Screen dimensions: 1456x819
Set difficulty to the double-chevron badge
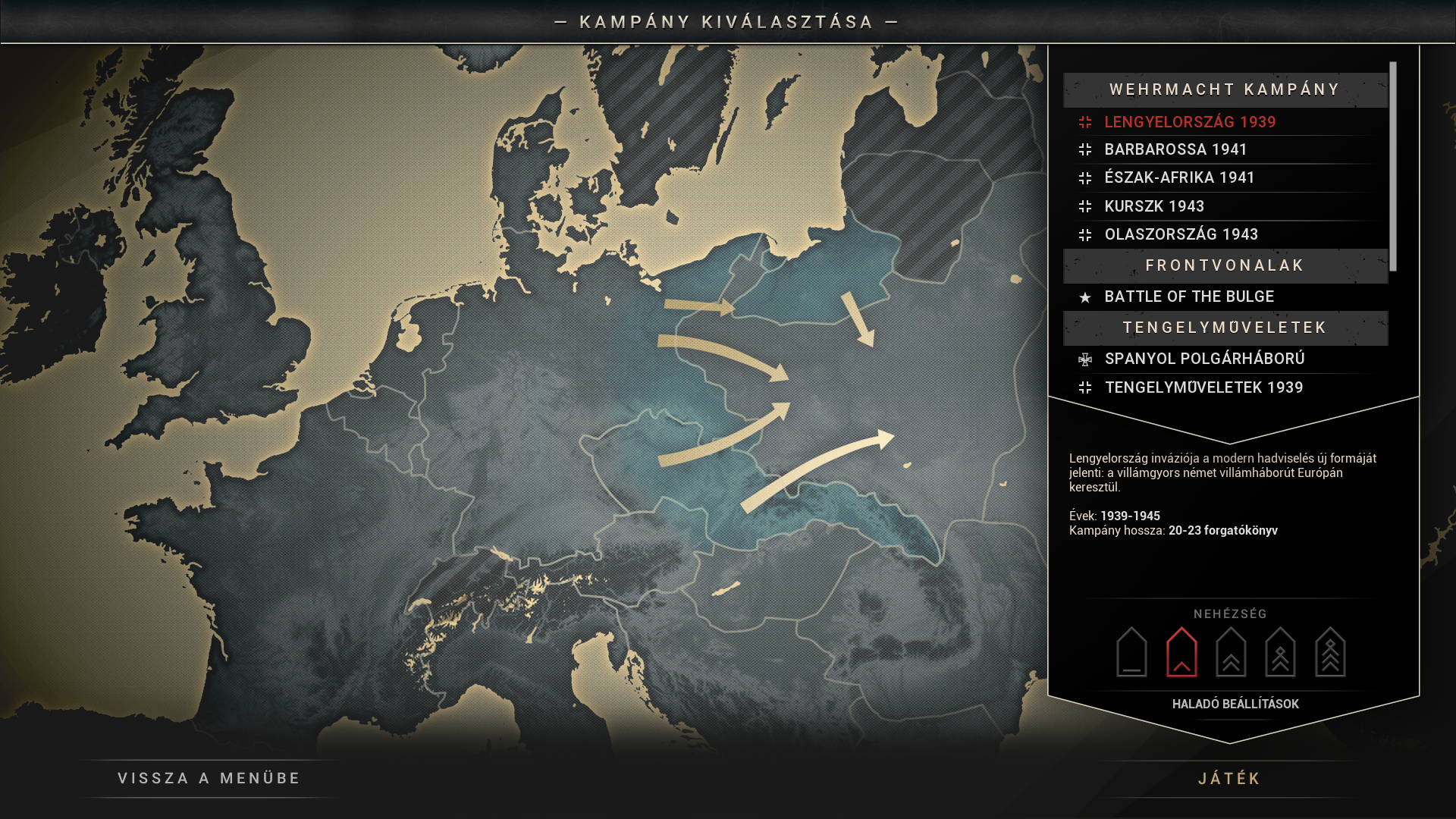1231,652
